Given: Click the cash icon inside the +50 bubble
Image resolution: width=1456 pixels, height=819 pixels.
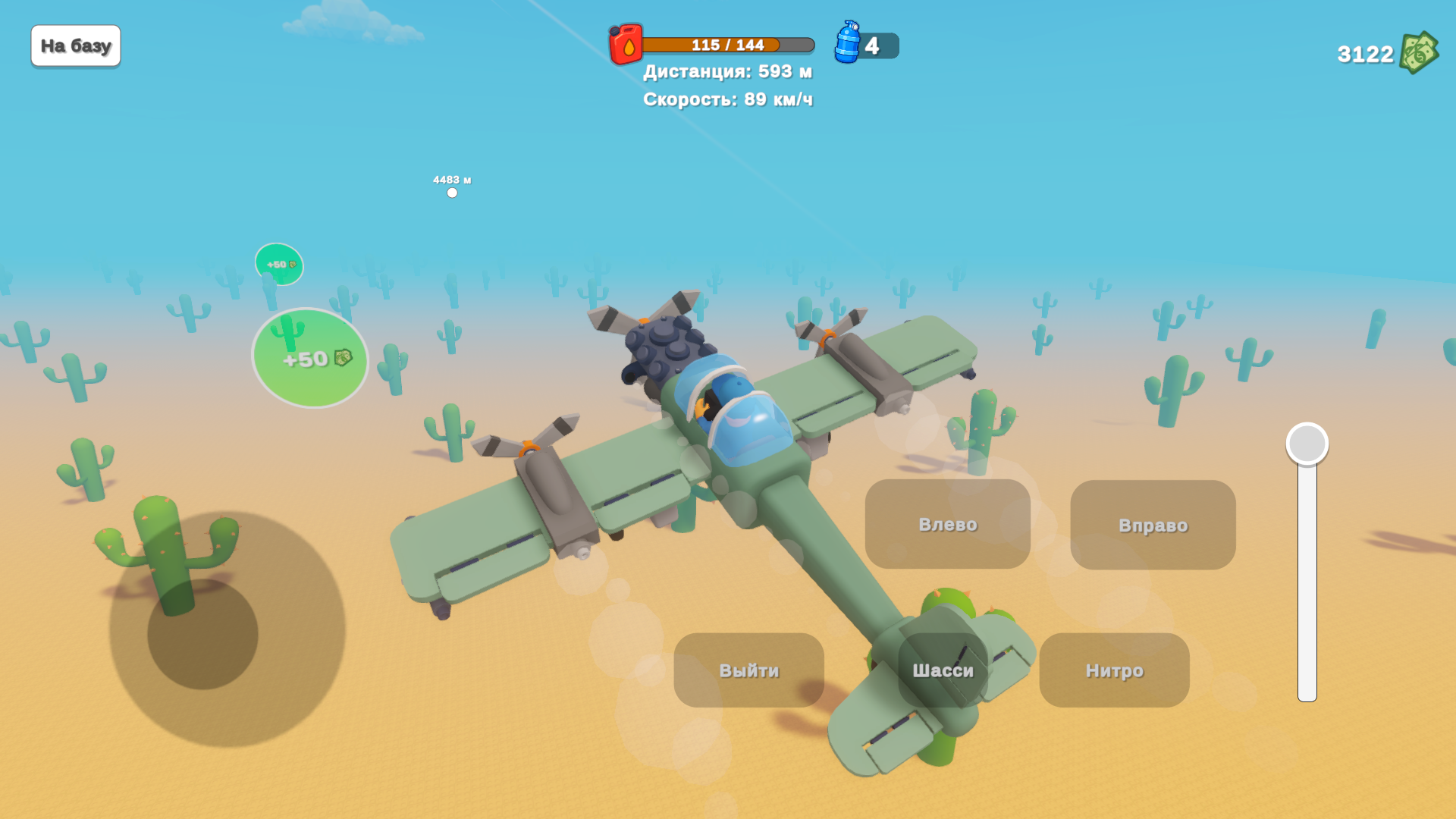Looking at the screenshot, I should coord(343,358).
